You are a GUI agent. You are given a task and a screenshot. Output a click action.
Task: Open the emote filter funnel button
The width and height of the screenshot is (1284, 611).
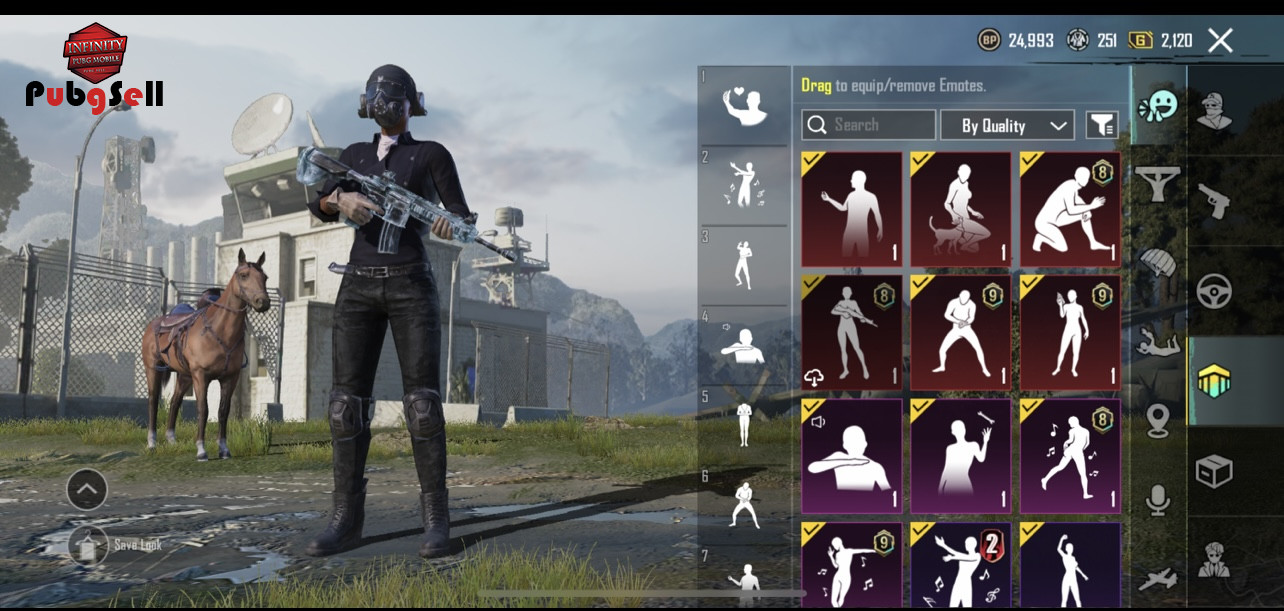tap(1101, 125)
